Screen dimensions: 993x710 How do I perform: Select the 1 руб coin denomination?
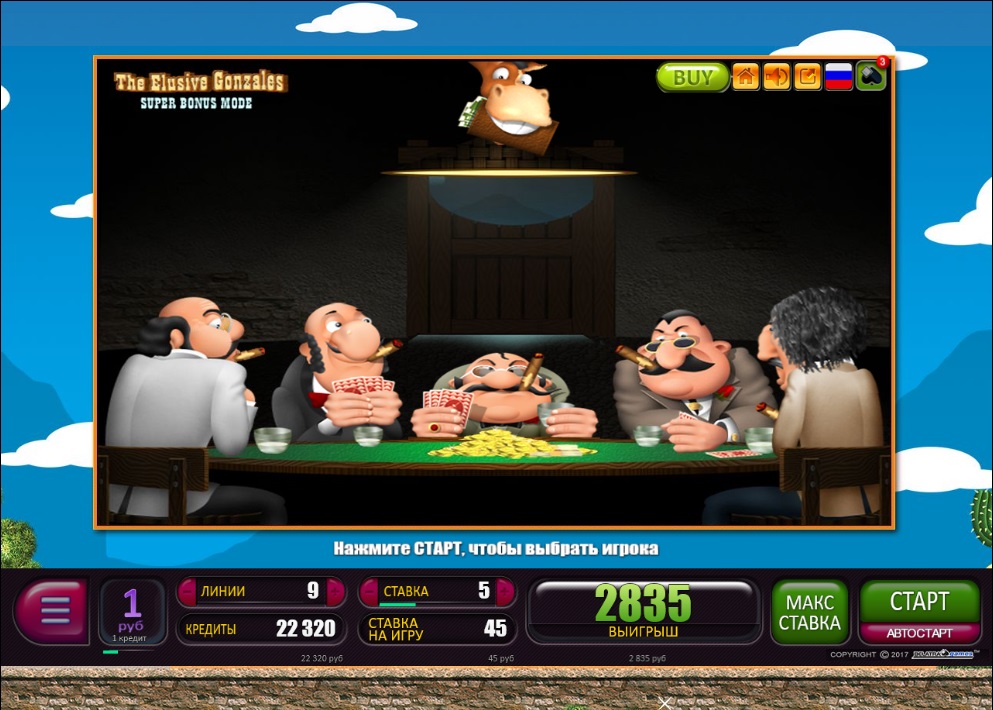pyautogui.click(x=133, y=611)
